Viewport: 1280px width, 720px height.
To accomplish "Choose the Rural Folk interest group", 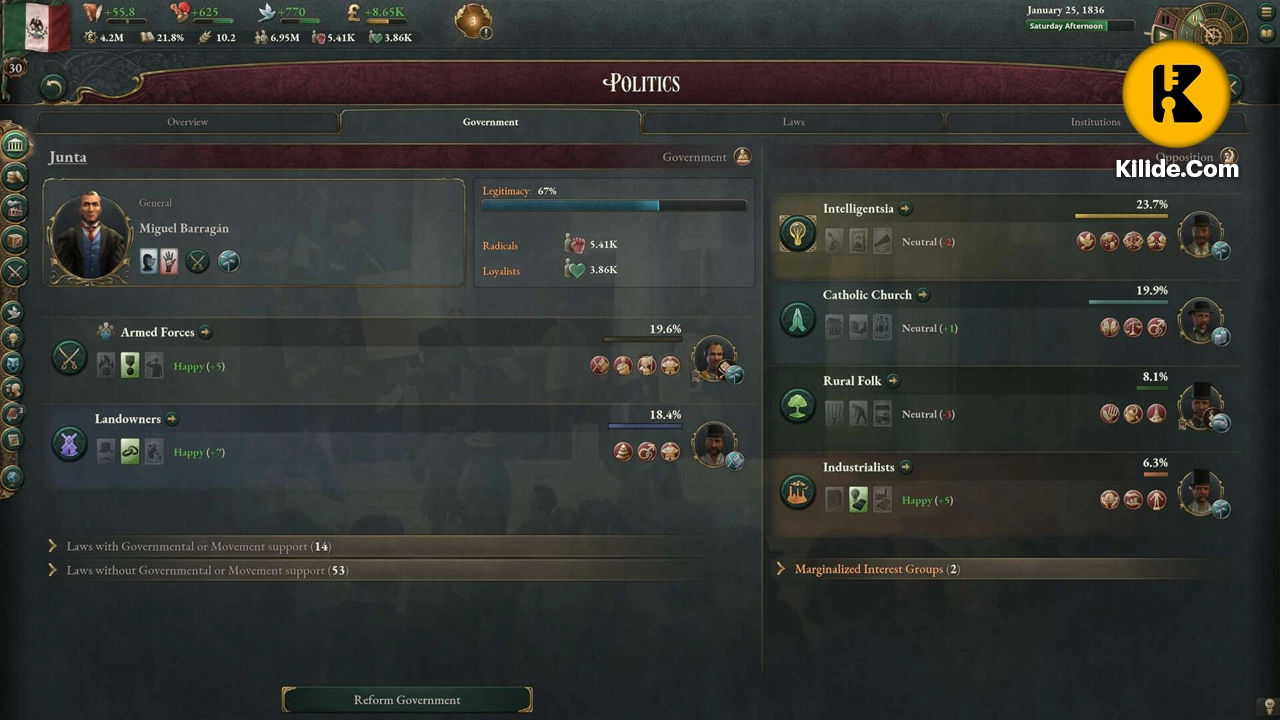I will point(852,381).
